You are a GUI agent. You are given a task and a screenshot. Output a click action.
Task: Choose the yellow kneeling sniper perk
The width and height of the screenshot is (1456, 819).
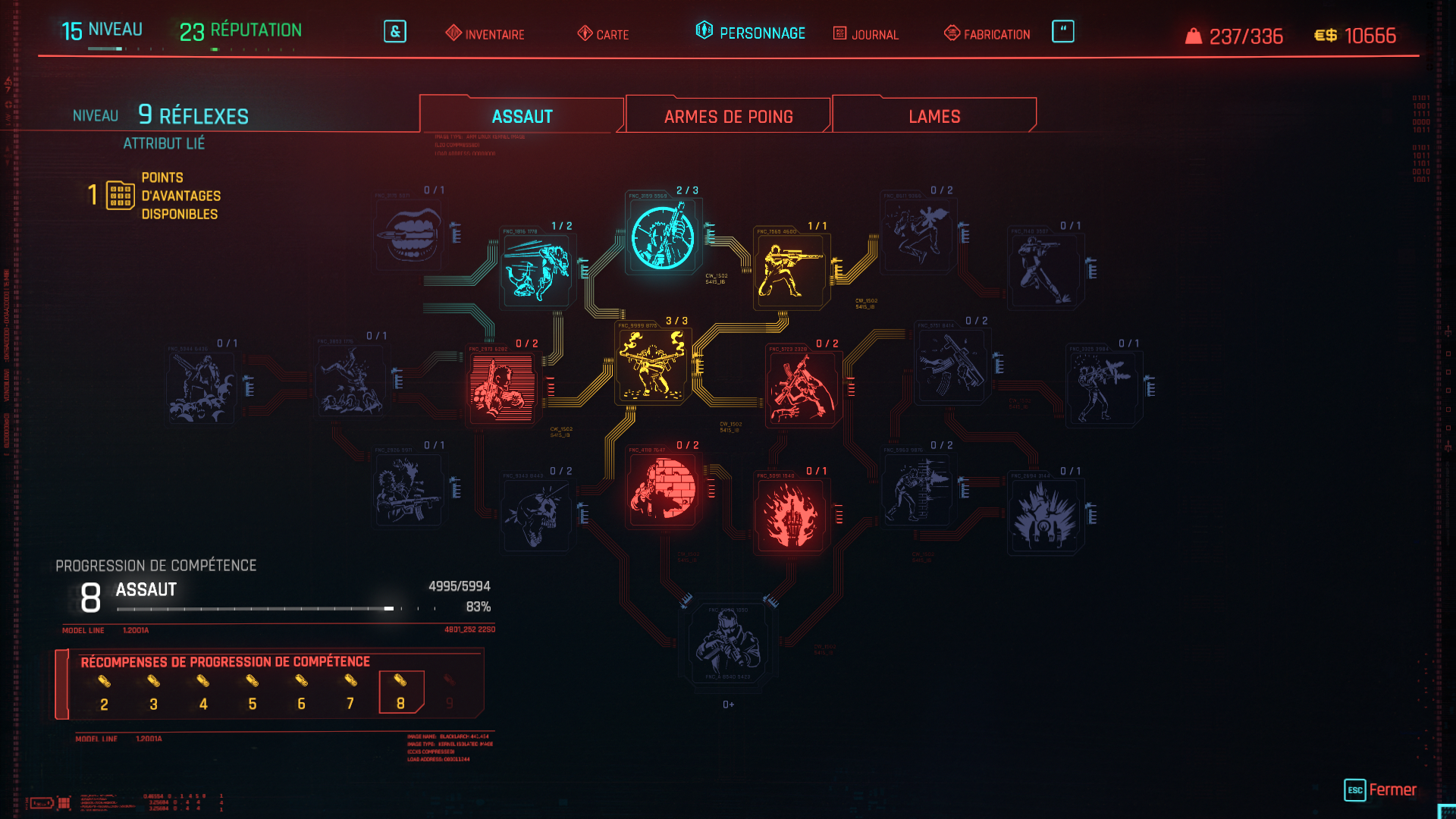[x=790, y=270]
